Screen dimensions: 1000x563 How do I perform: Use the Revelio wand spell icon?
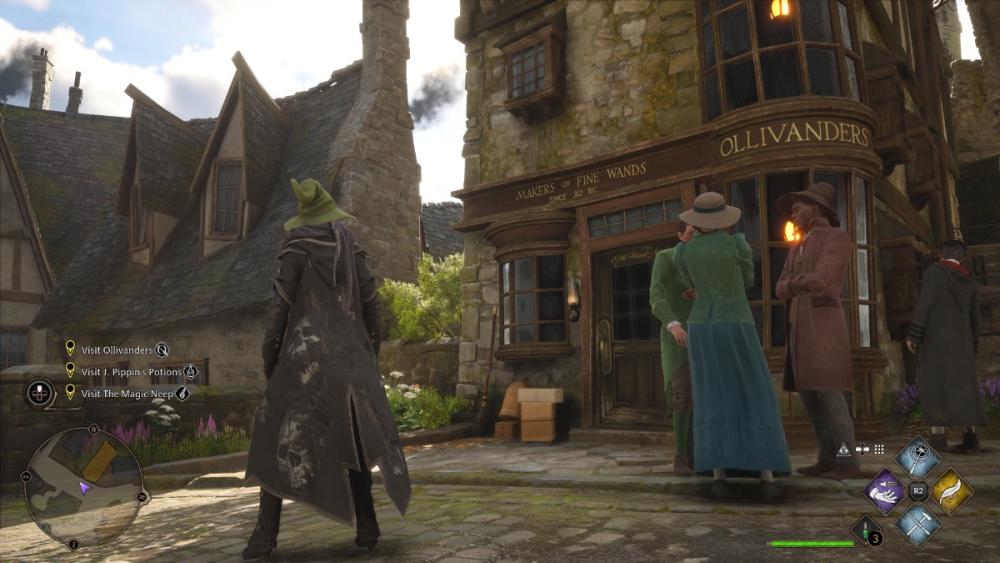[x=917, y=457]
